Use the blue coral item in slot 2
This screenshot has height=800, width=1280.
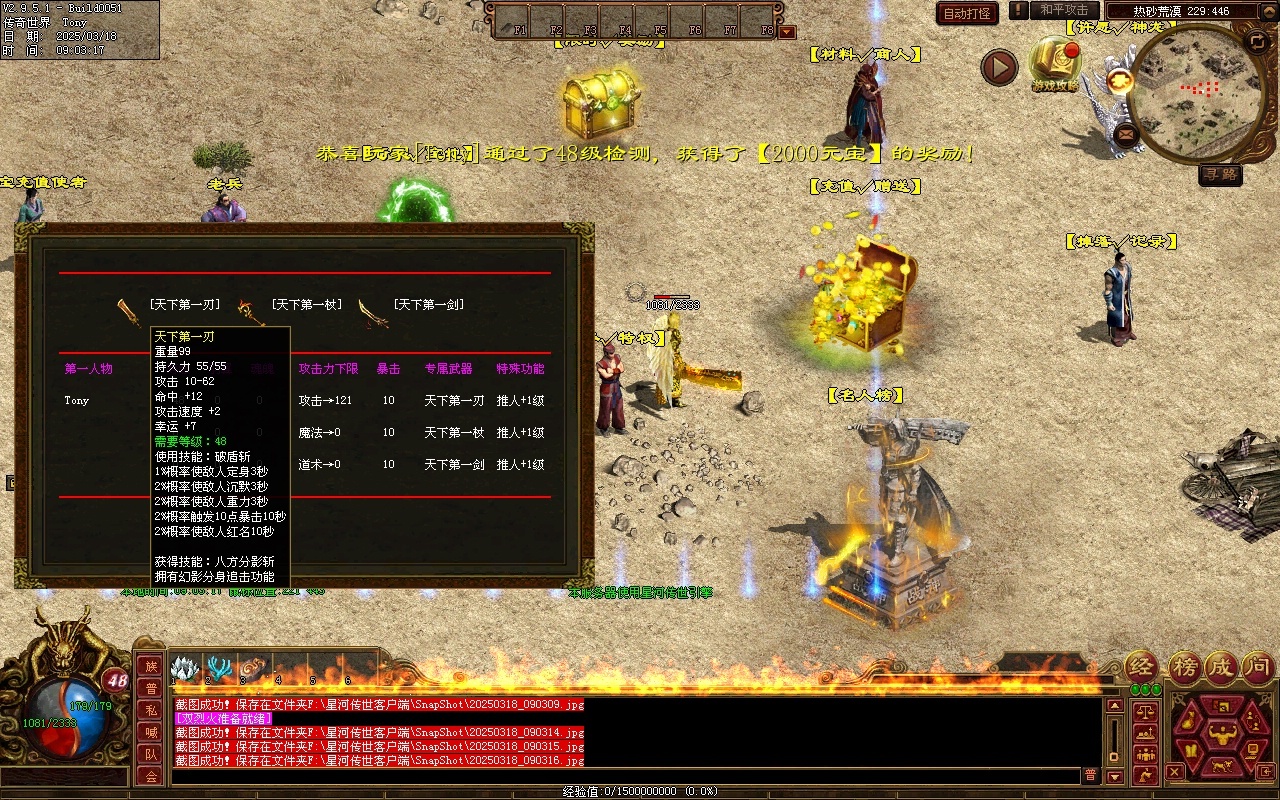pyautogui.click(x=220, y=668)
